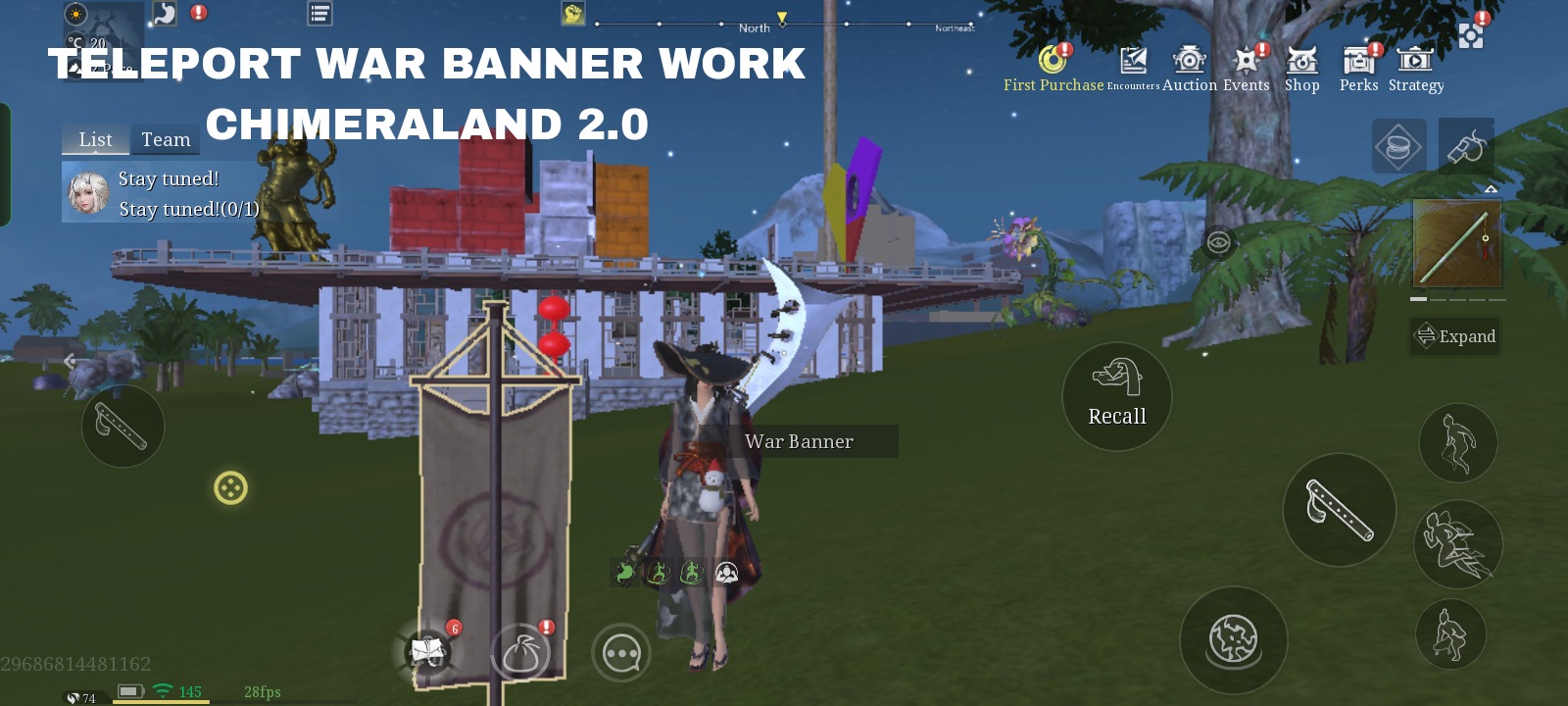Open the list menu icon at top
Viewport: 1568px width, 706px height.
tap(319, 14)
